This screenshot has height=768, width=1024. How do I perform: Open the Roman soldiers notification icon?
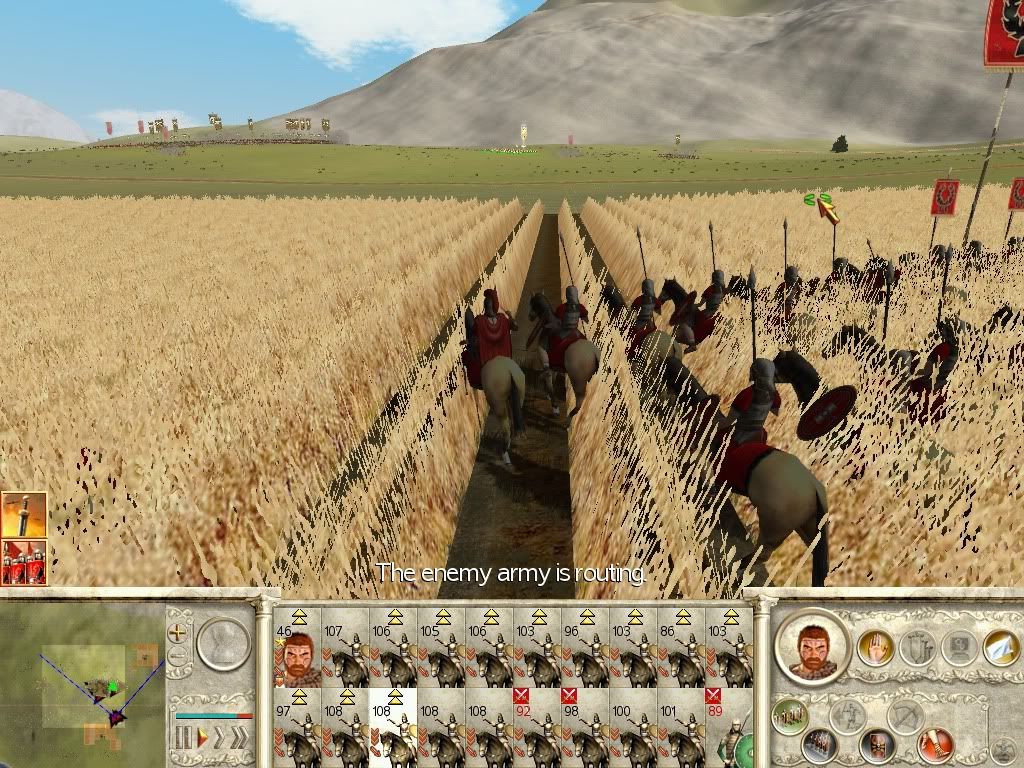click(23, 562)
